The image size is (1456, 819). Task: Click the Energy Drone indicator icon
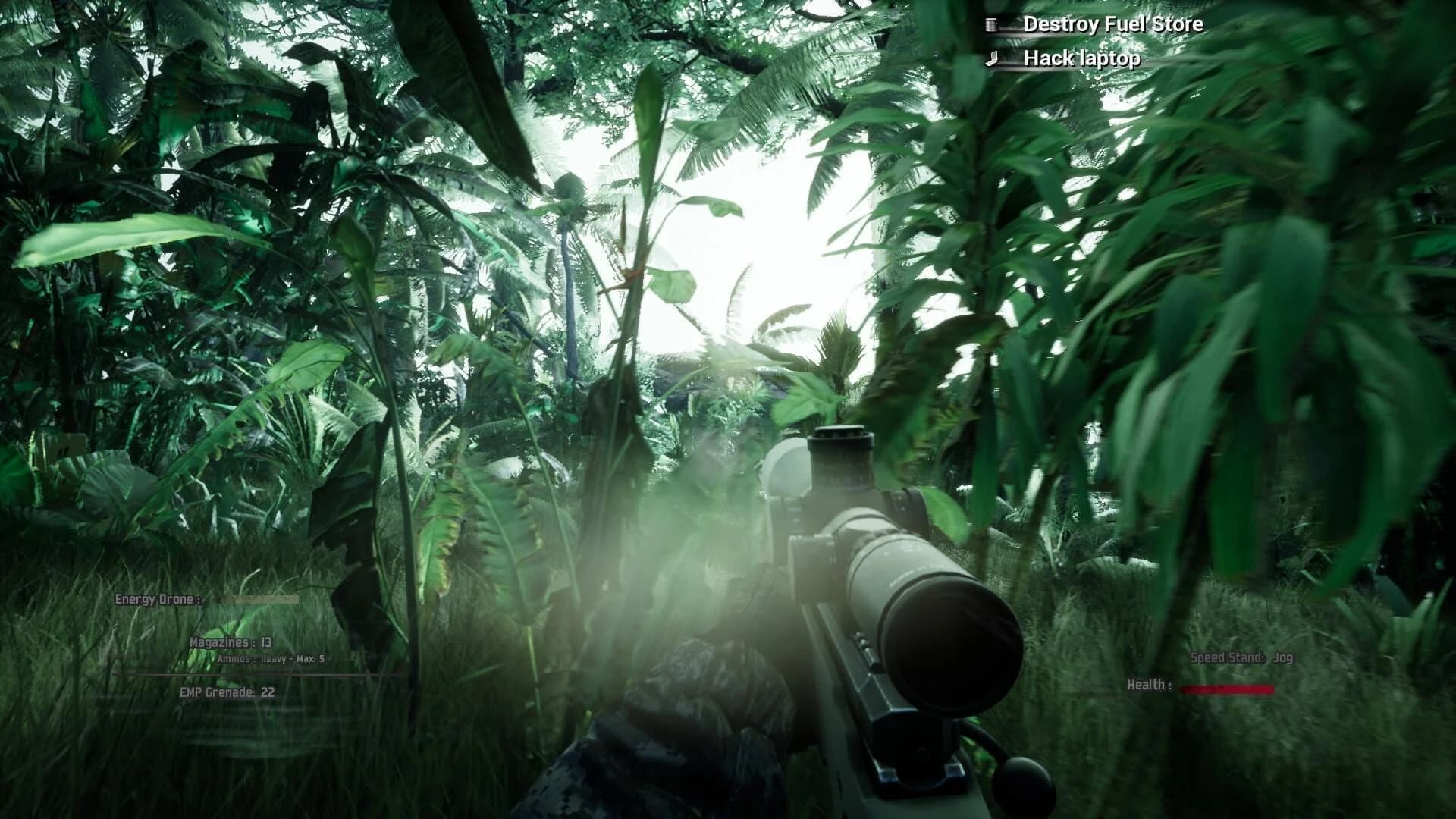click(x=159, y=599)
